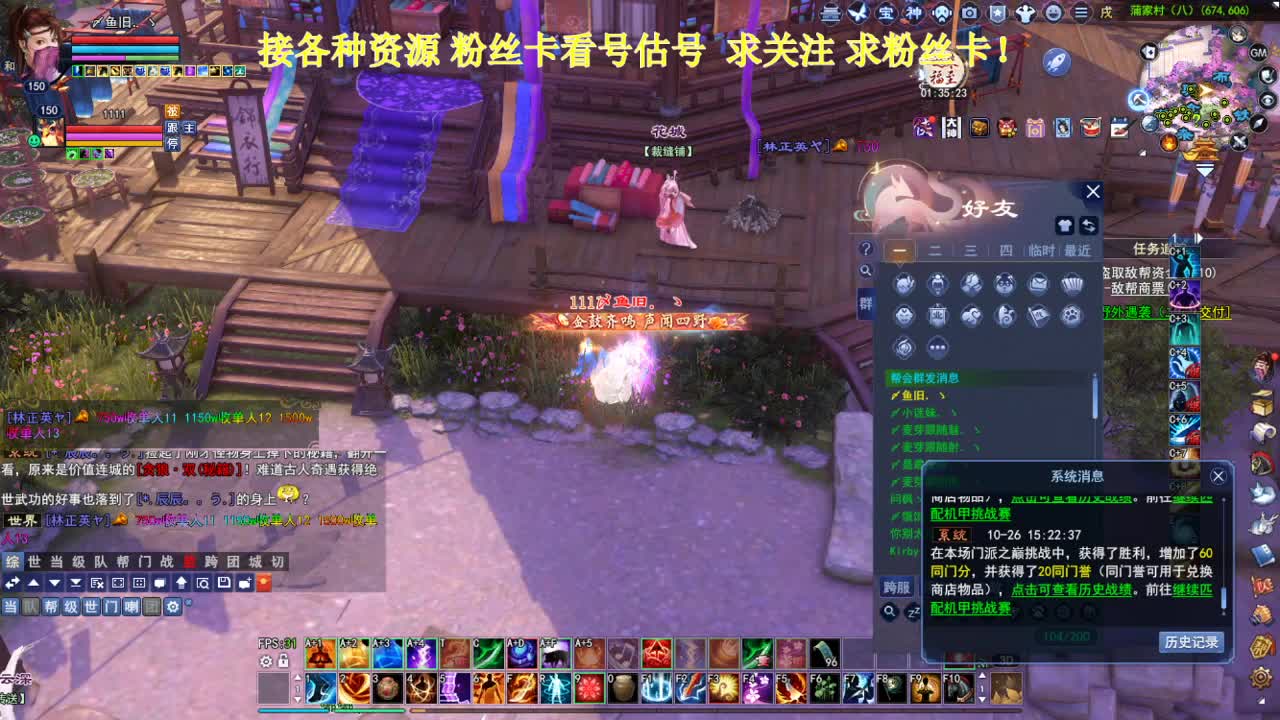
Task: Expand the quest tracker arrow near the C+1 list
Action: pos(1199,238)
